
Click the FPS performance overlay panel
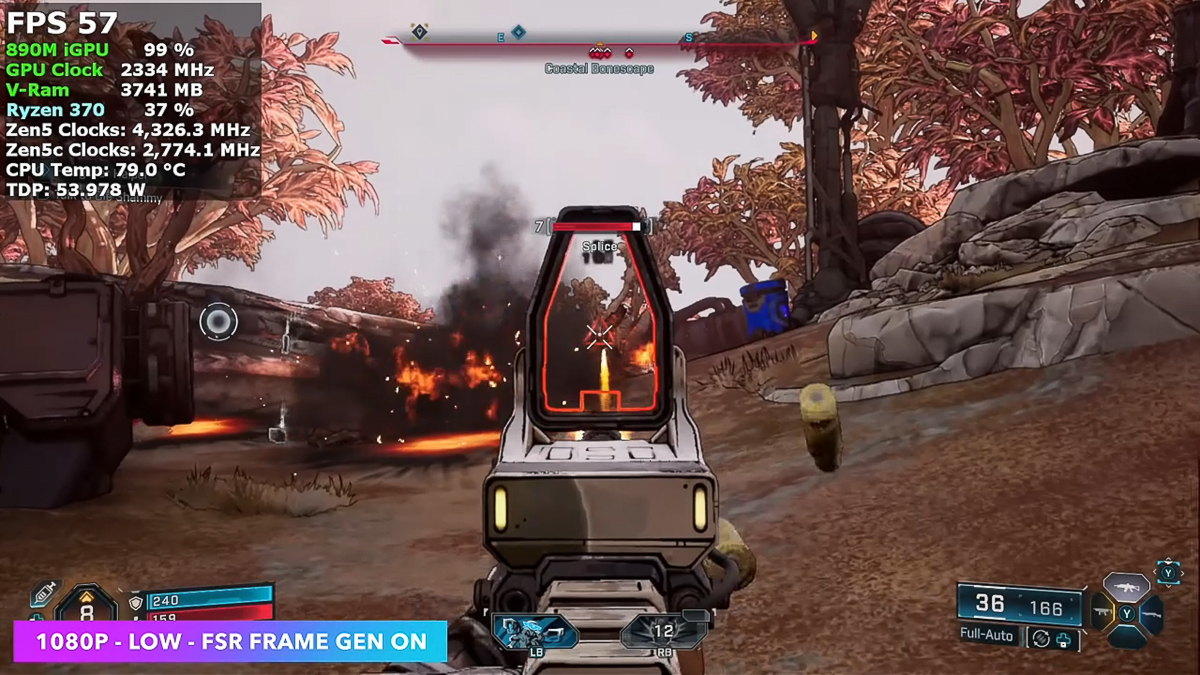[x=132, y=100]
